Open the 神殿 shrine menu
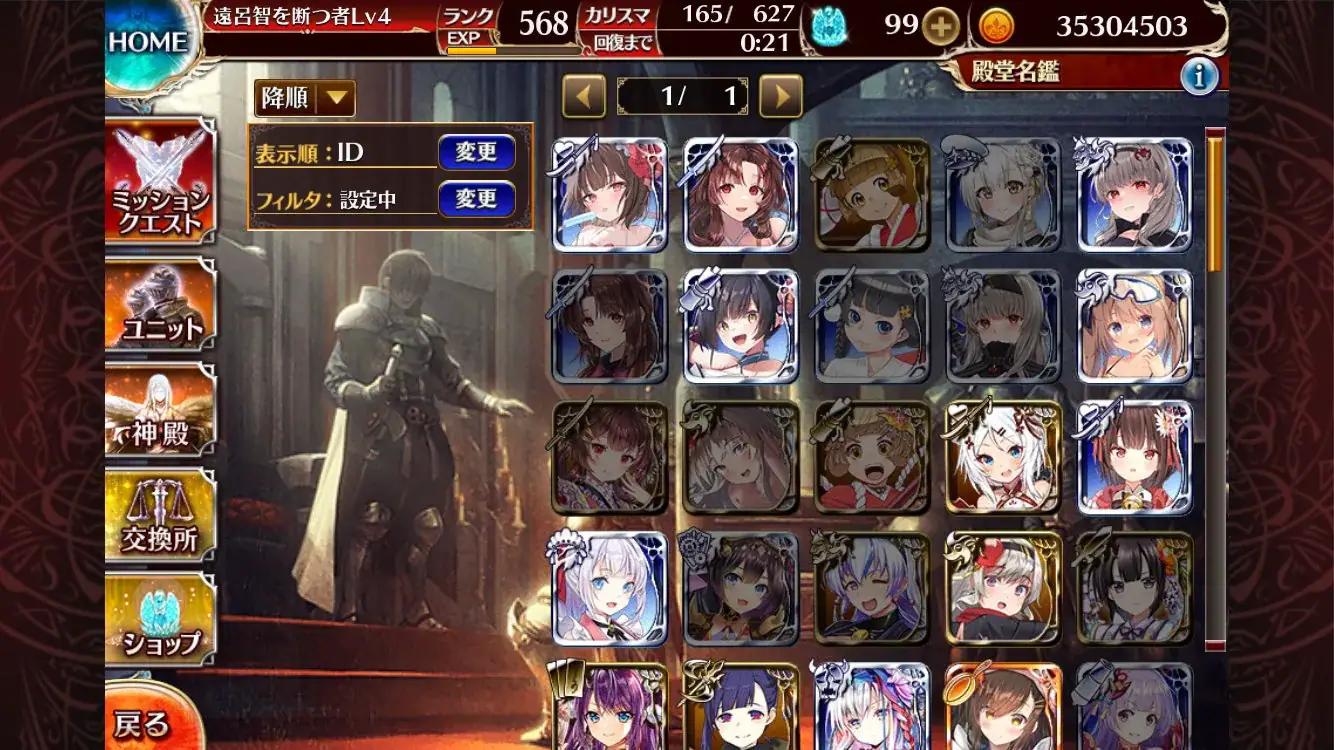1334x750 pixels. (160, 409)
